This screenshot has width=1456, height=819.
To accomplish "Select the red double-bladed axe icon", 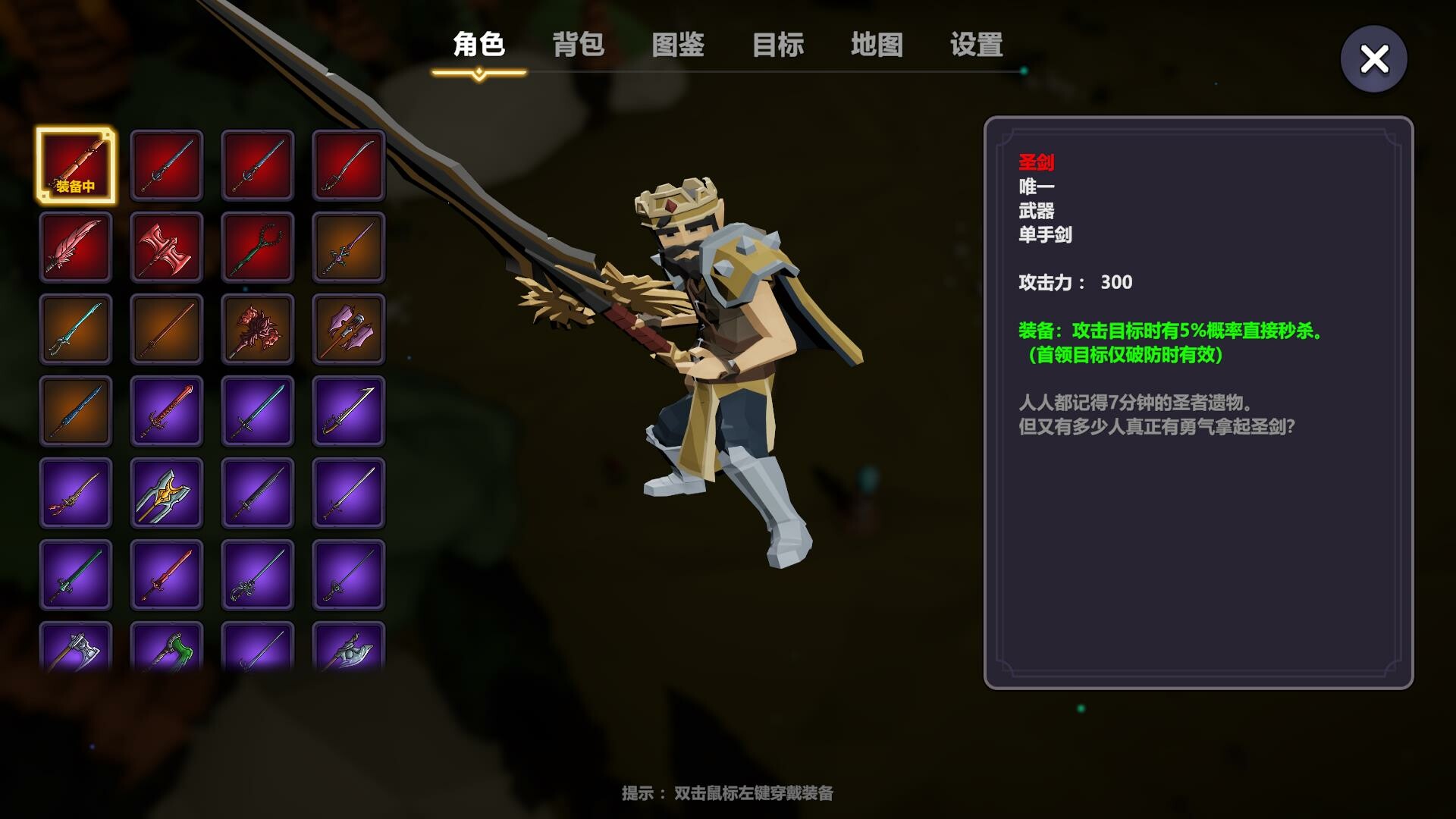I will pyautogui.click(x=167, y=246).
